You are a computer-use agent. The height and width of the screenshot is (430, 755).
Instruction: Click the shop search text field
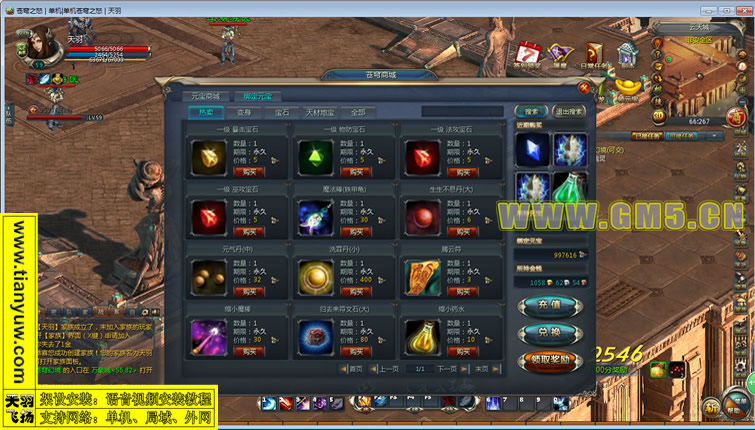(x=465, y=112)
